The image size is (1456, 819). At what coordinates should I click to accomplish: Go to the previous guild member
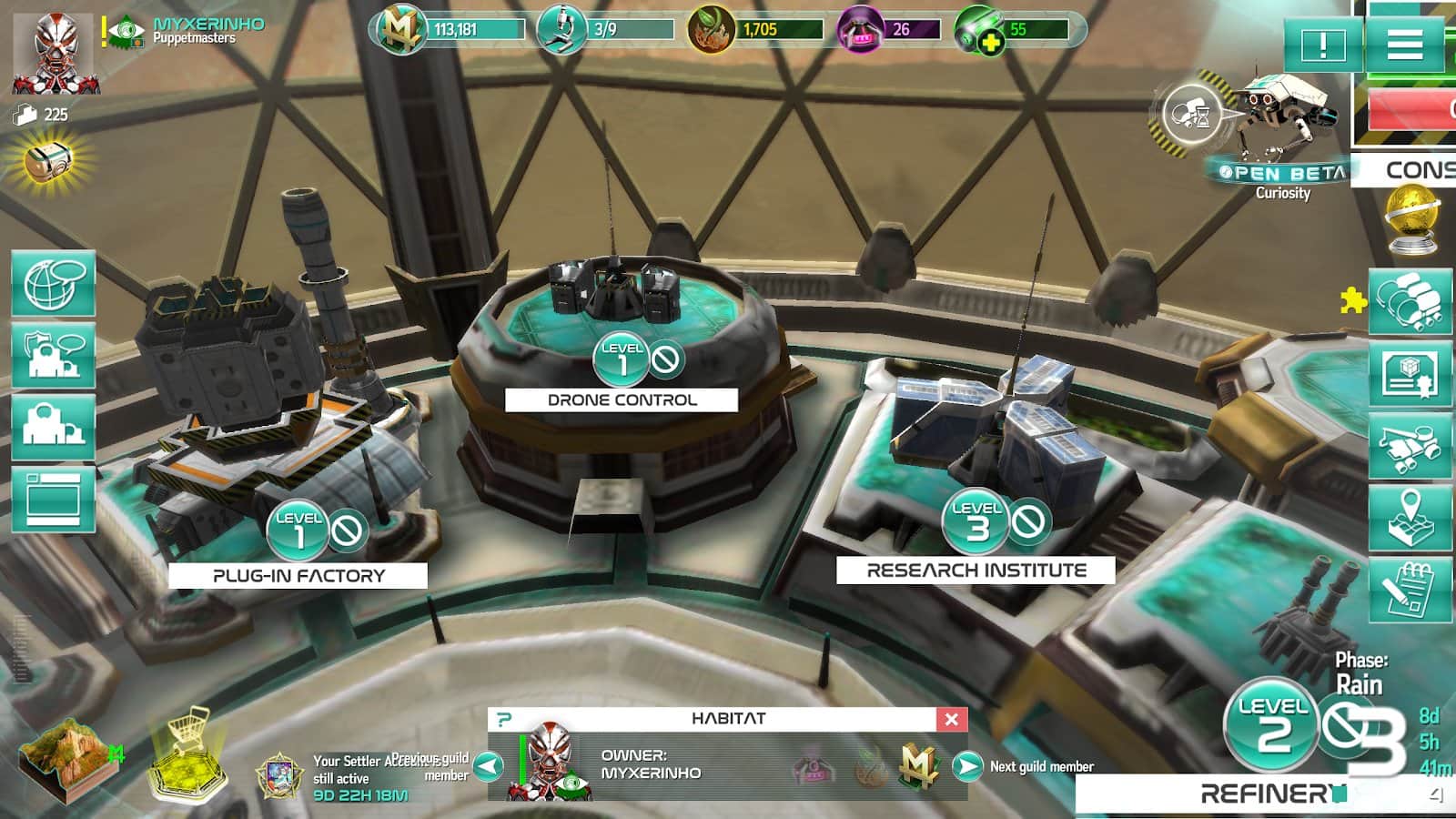(x=489, y=766)
